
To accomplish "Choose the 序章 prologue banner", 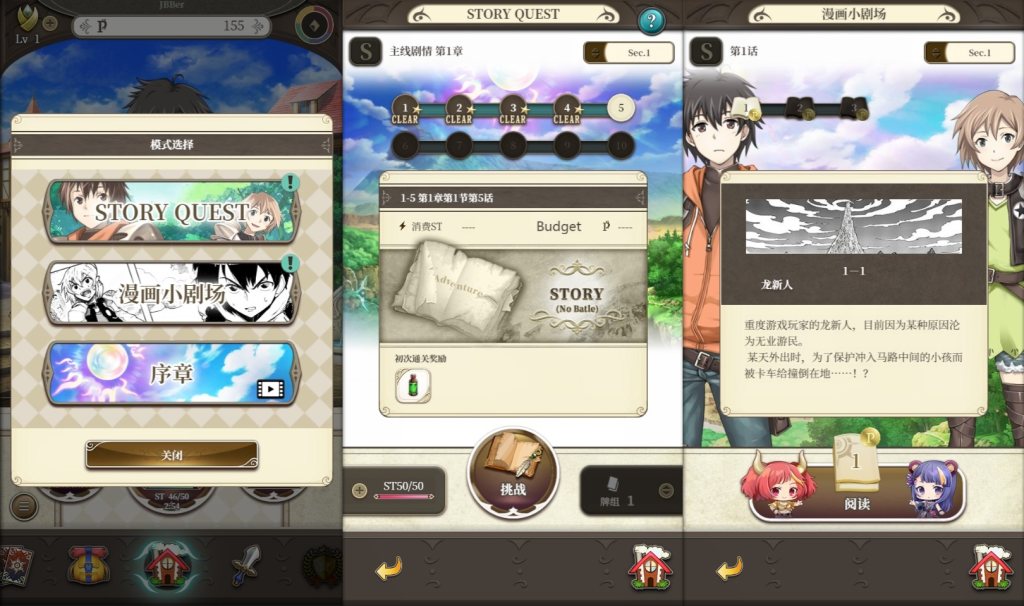I will (x=172, y=374).
